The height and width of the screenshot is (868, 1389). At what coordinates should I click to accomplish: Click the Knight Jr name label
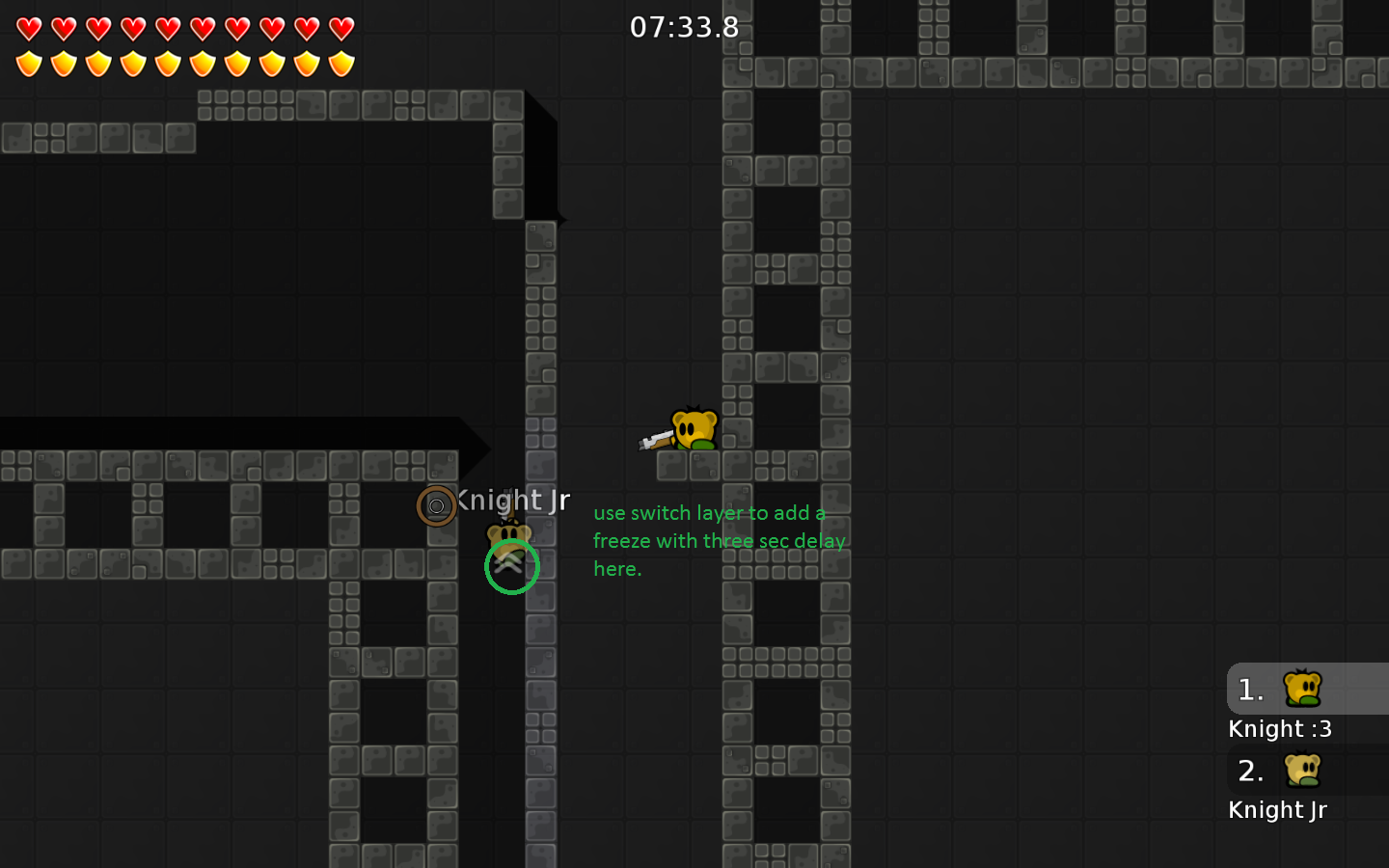[x=513, y=501]
